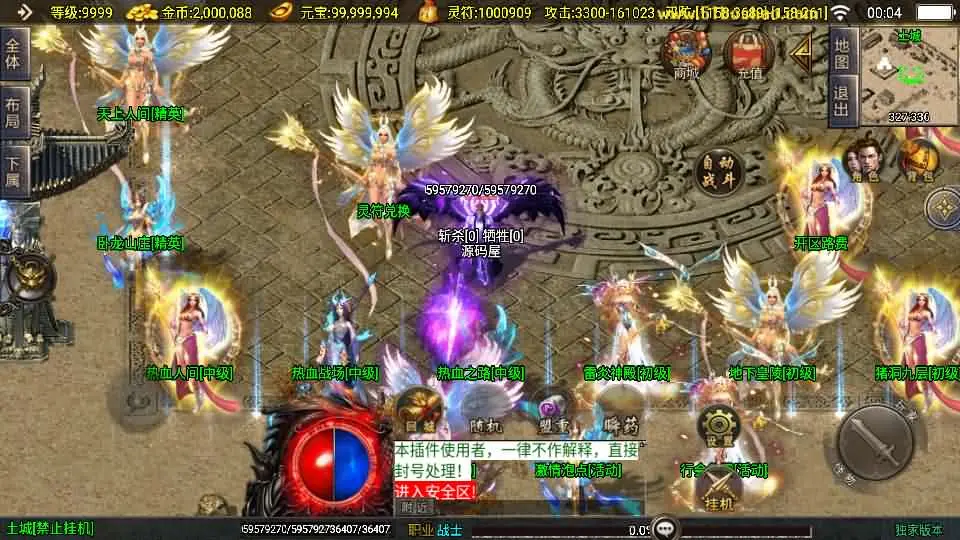This screenshot has height=540, width=960.
Task: Use the 回城 return-to-town skill
Action: 416,410
